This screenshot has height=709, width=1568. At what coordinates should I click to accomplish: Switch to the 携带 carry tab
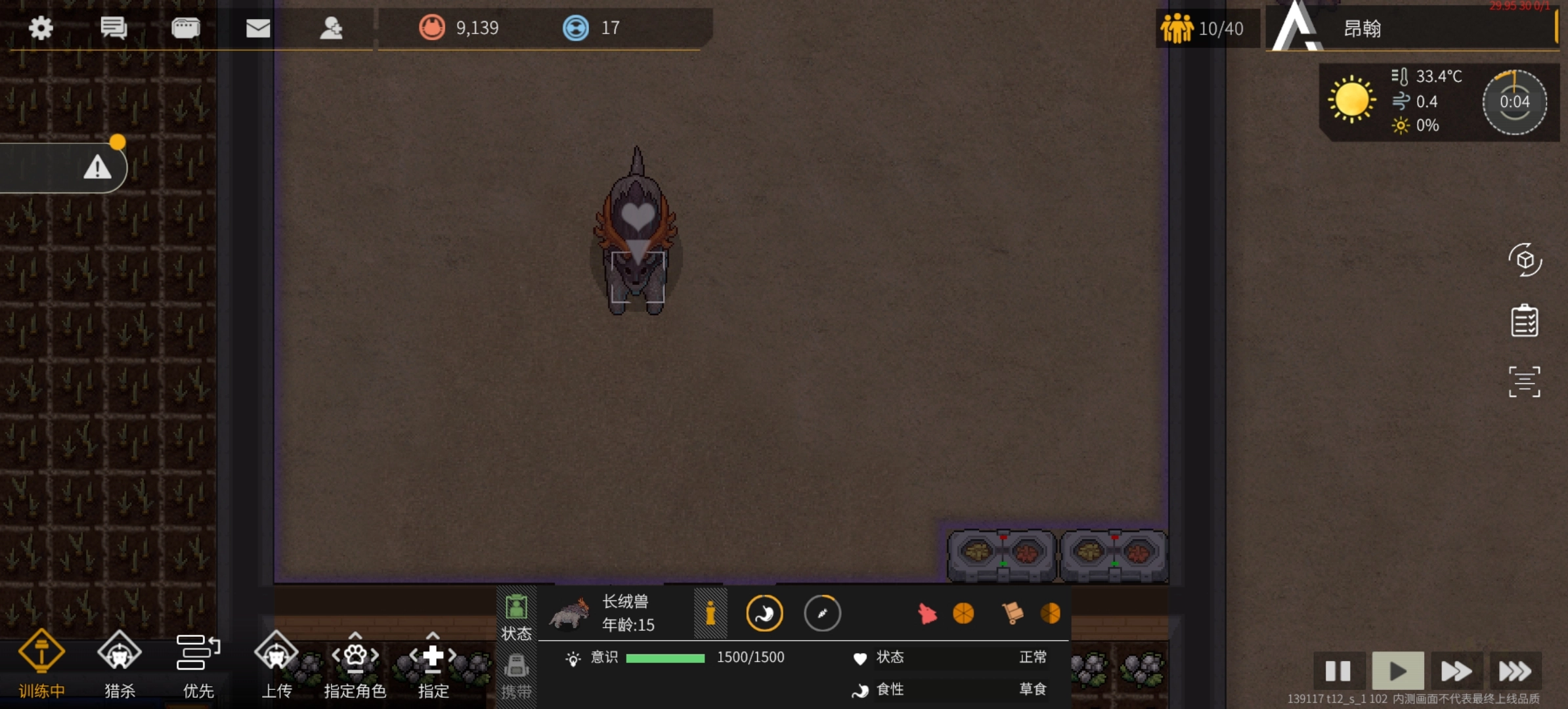[x=516, y=676]
